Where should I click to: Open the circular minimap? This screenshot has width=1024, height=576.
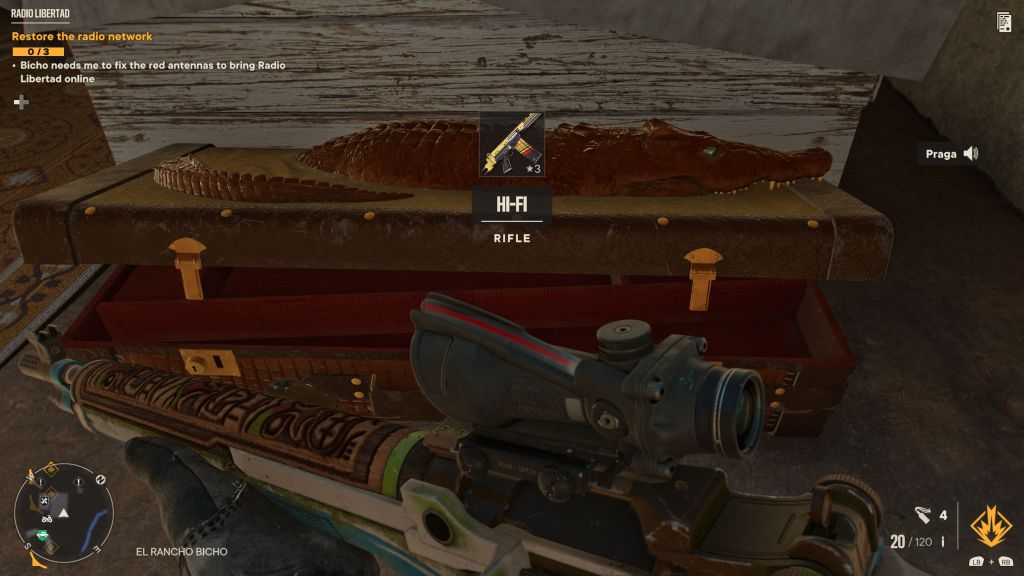click(63, 512)
